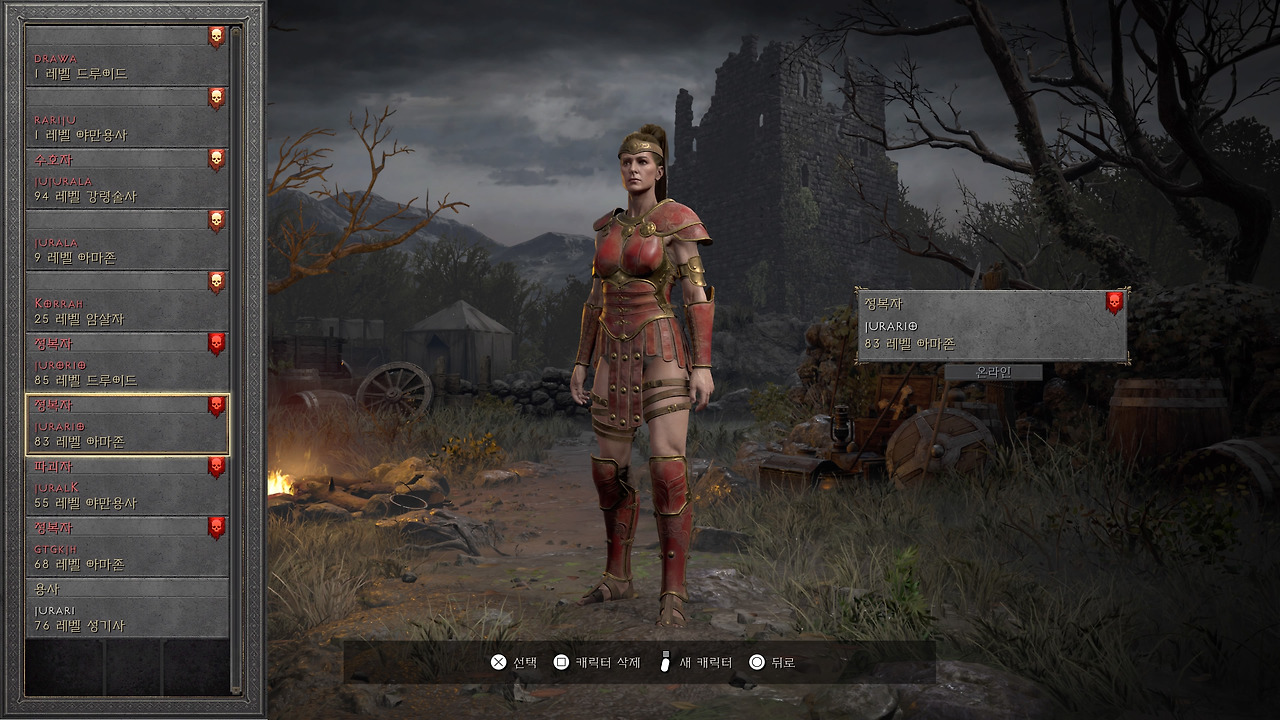This screenshot has height=720, width=1280.
Task: Select the level 85 druid character row
Action: pos(127,362)
